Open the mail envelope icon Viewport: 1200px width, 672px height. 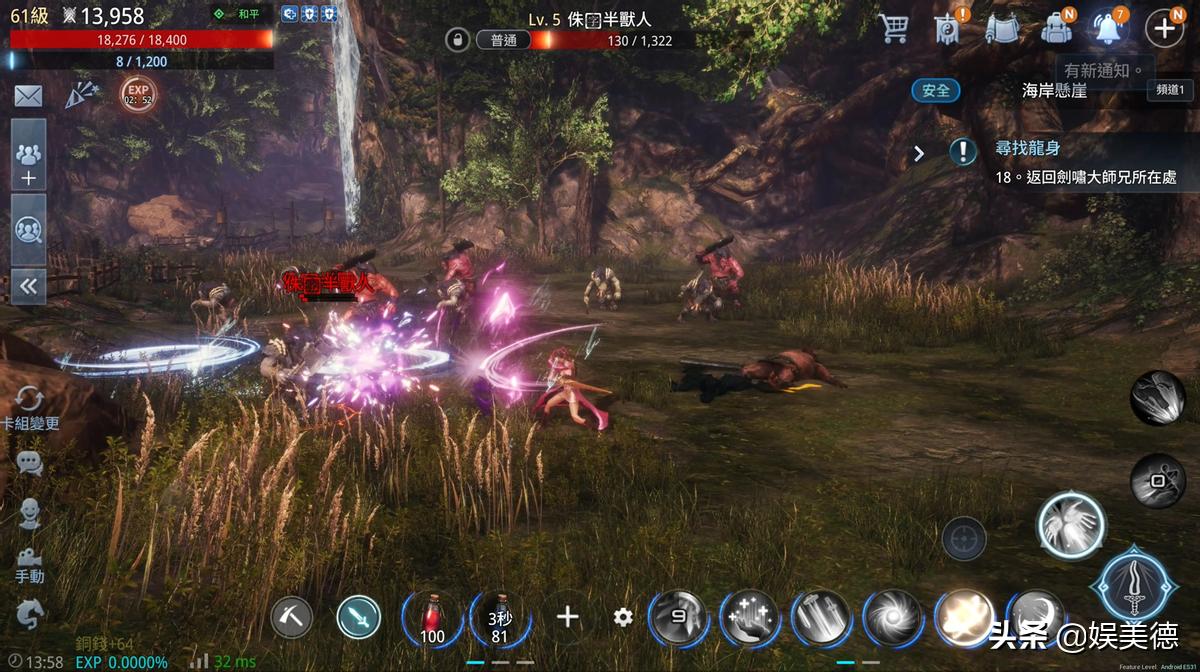pos(28,96)
